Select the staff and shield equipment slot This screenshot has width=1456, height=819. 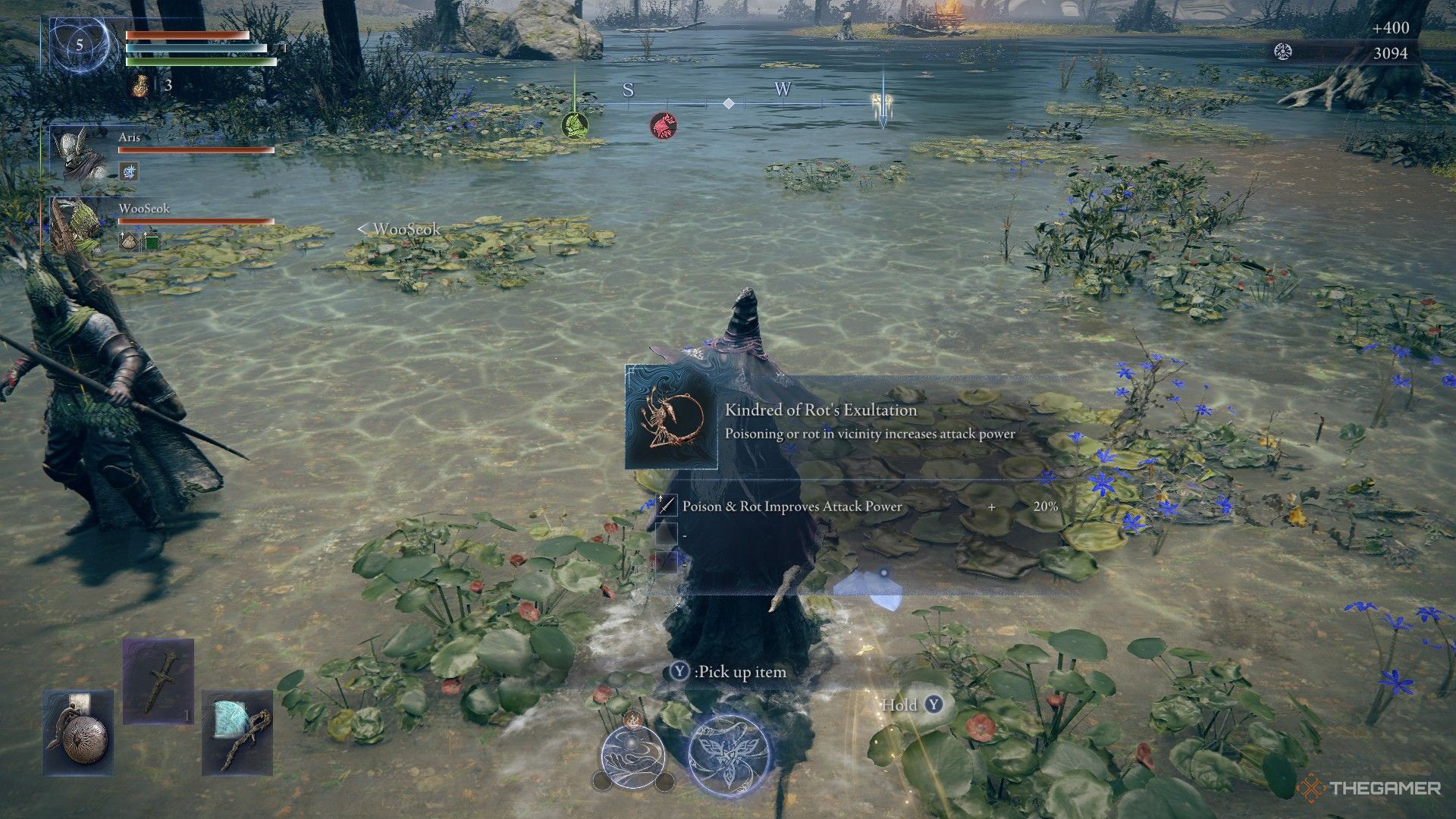pyautogui.click(x=237, y=733)
